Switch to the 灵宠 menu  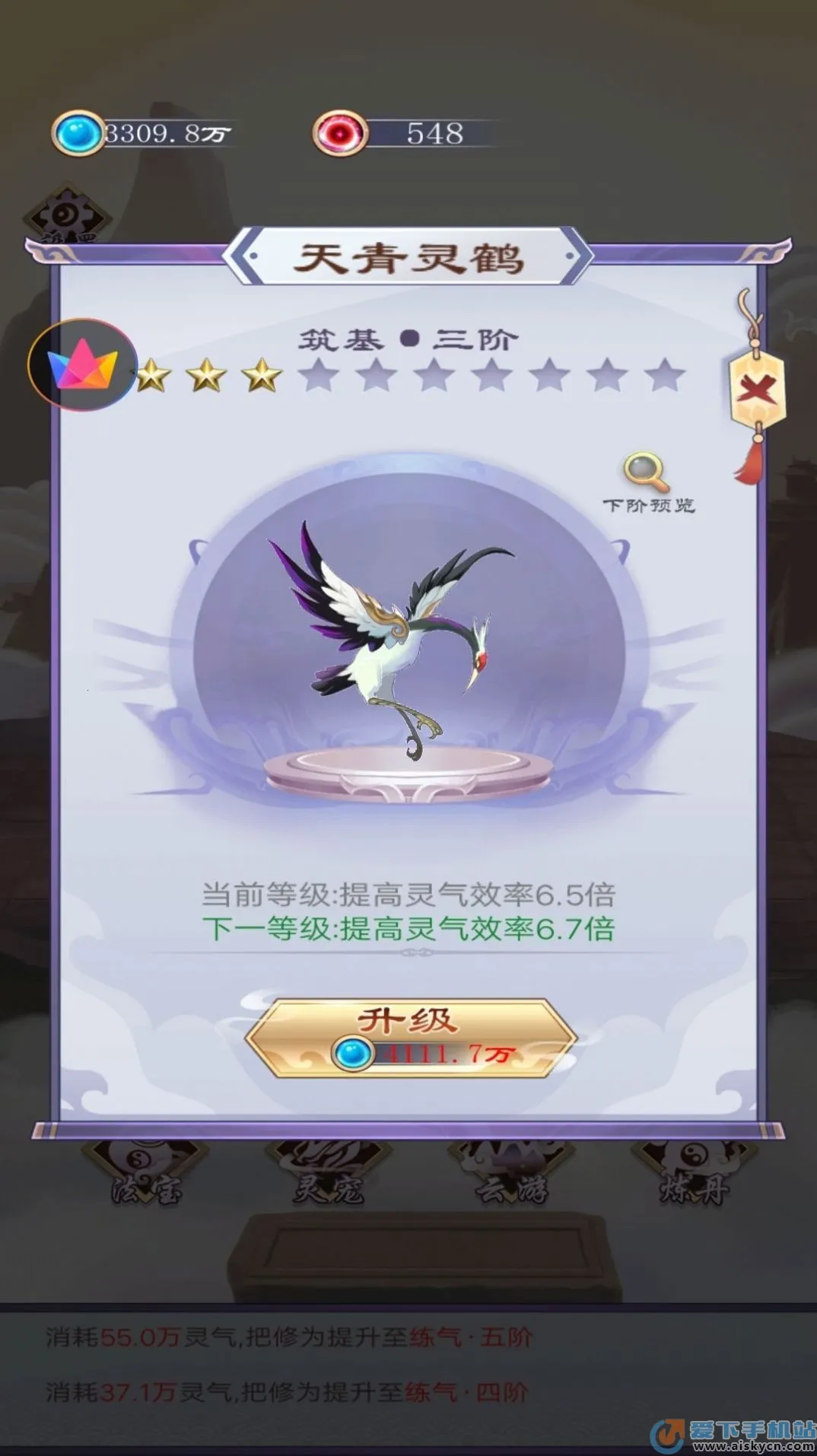[x=329, y=1176]
